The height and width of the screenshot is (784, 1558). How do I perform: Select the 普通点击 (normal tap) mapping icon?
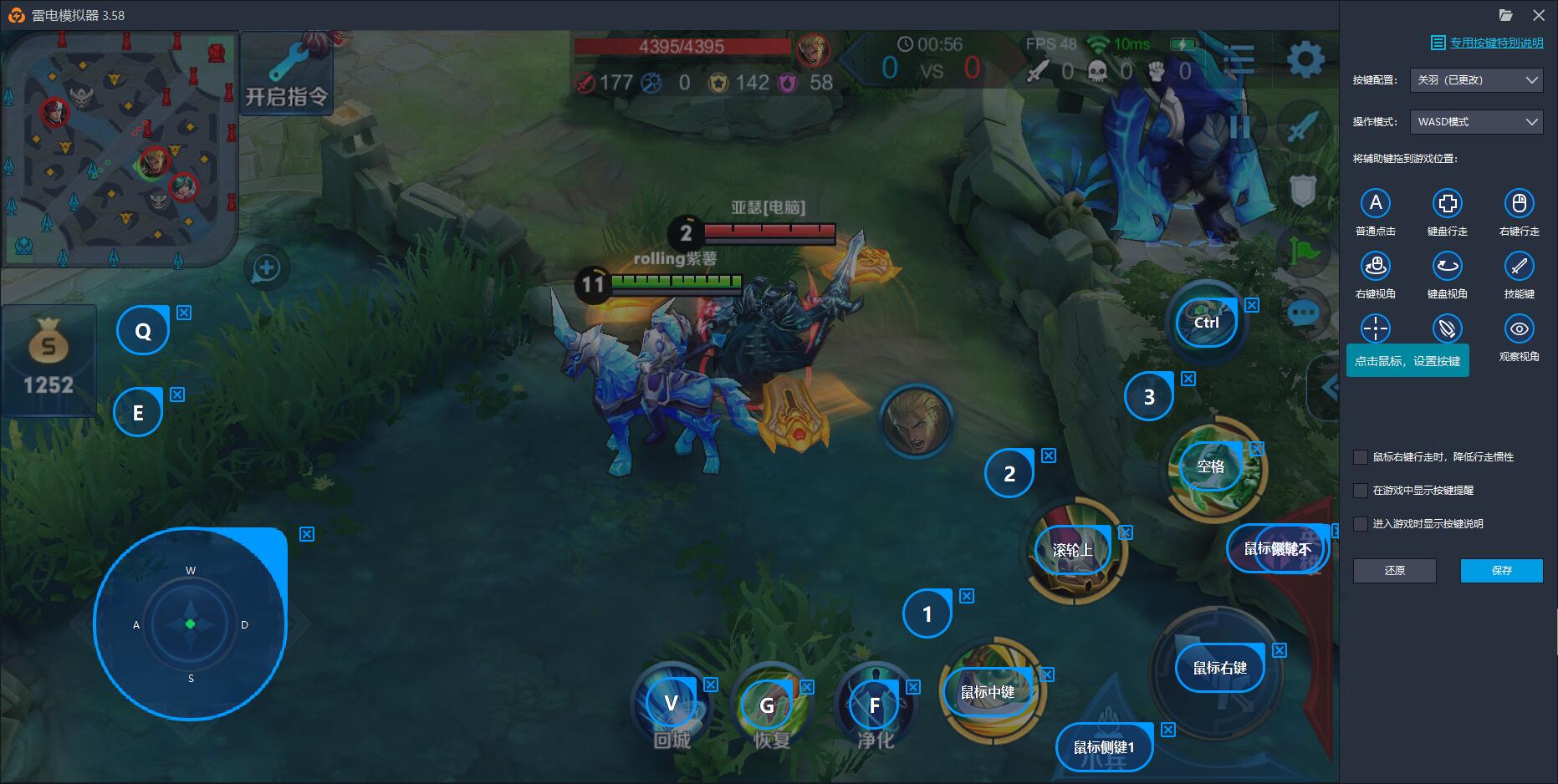(x=1376, y=204)
